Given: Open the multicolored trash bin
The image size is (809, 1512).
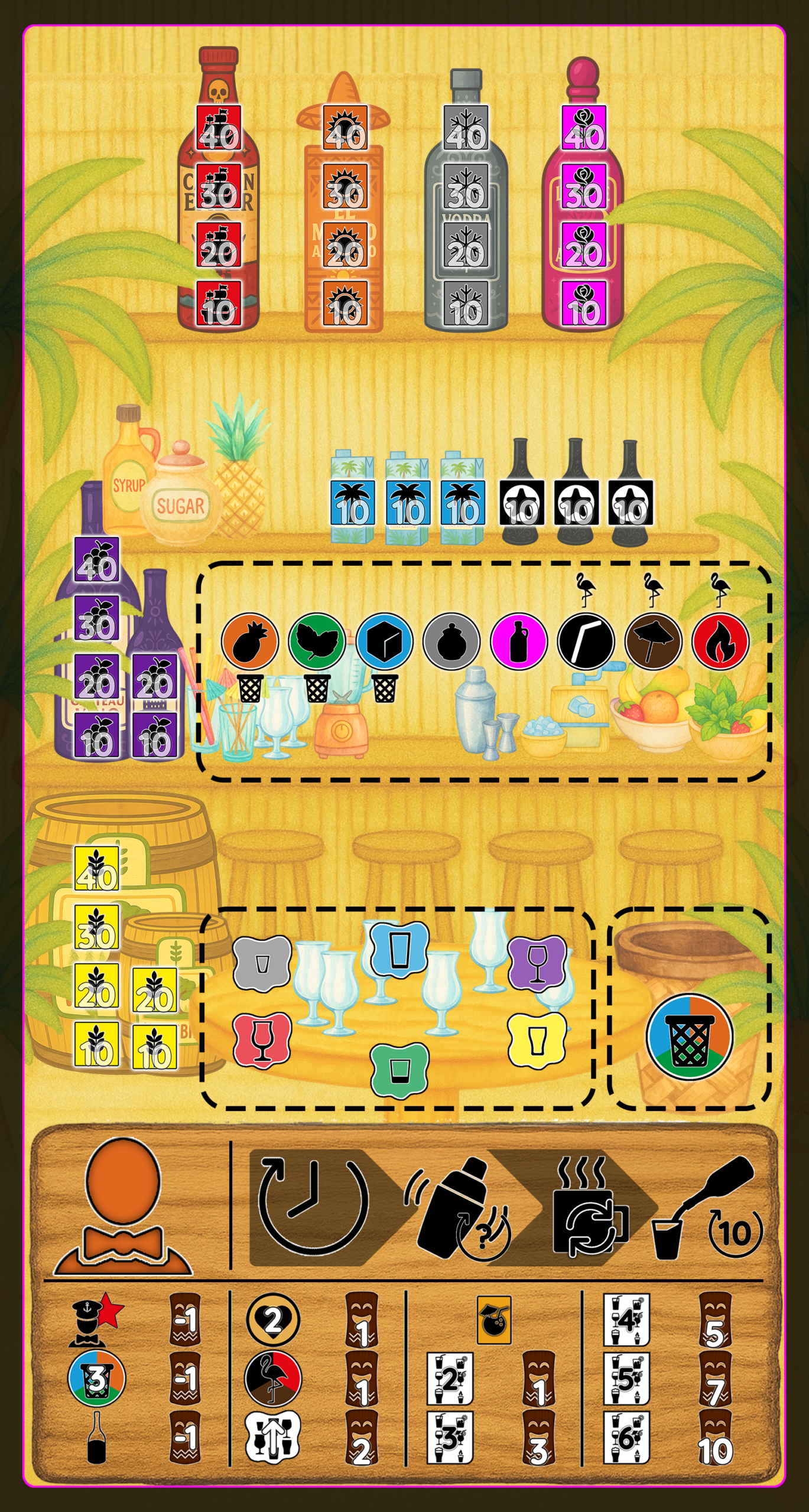Looking at the screenshot, I should click(x=690, y=1037).
